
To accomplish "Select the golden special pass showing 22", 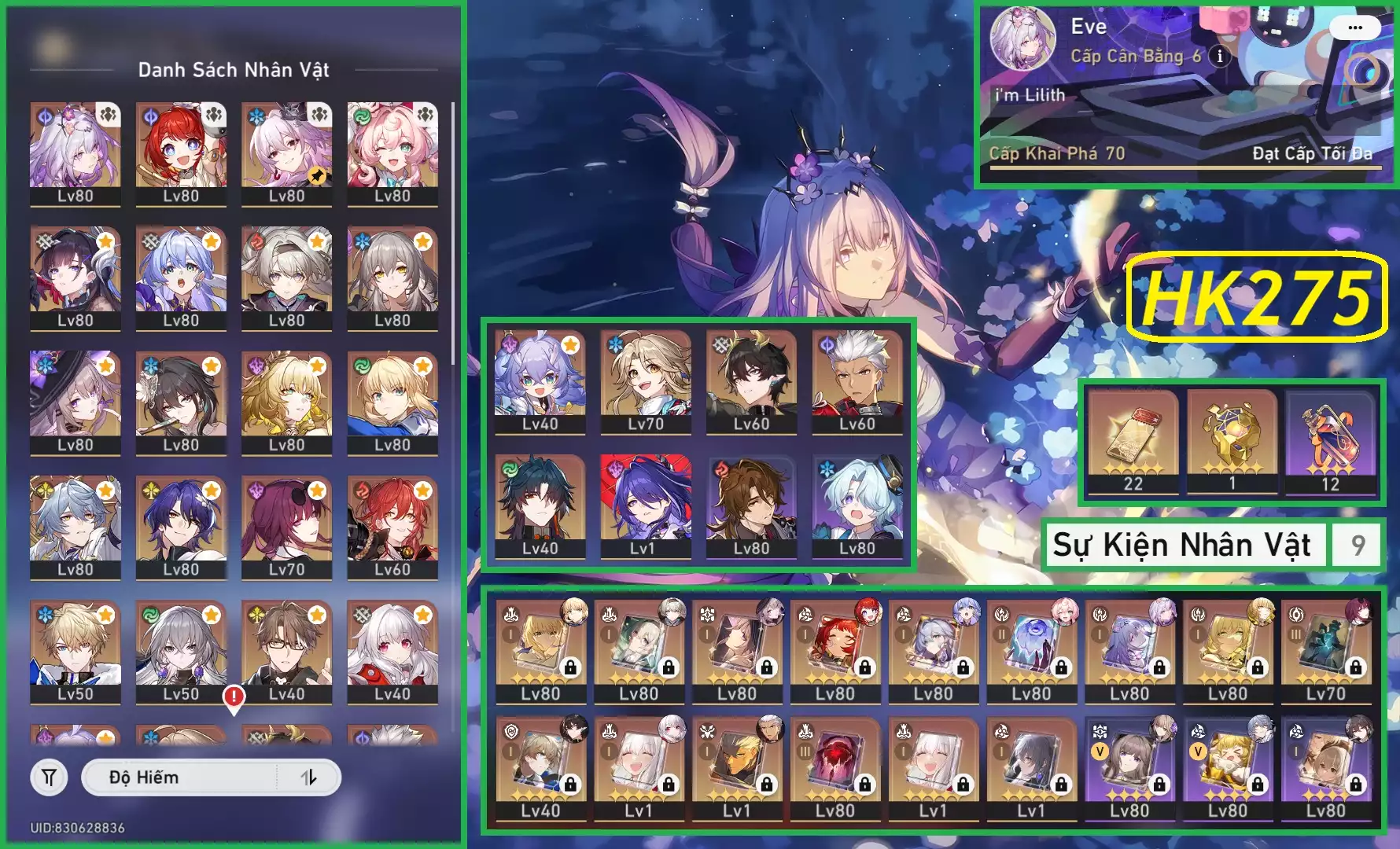I will coord(1133,440).
